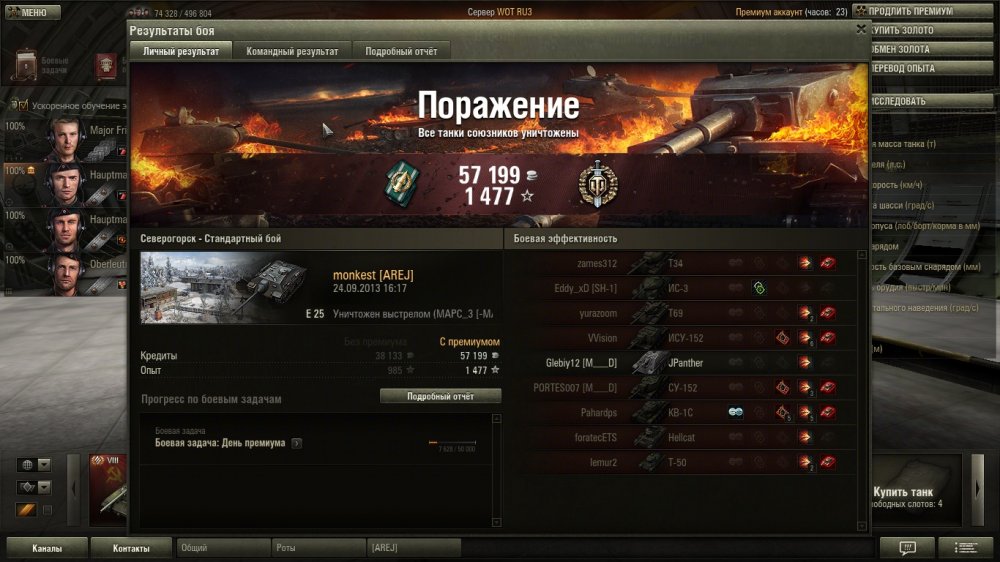Expand the День премиума battle task
This screenshot has width=1000, height=562.
296,443
